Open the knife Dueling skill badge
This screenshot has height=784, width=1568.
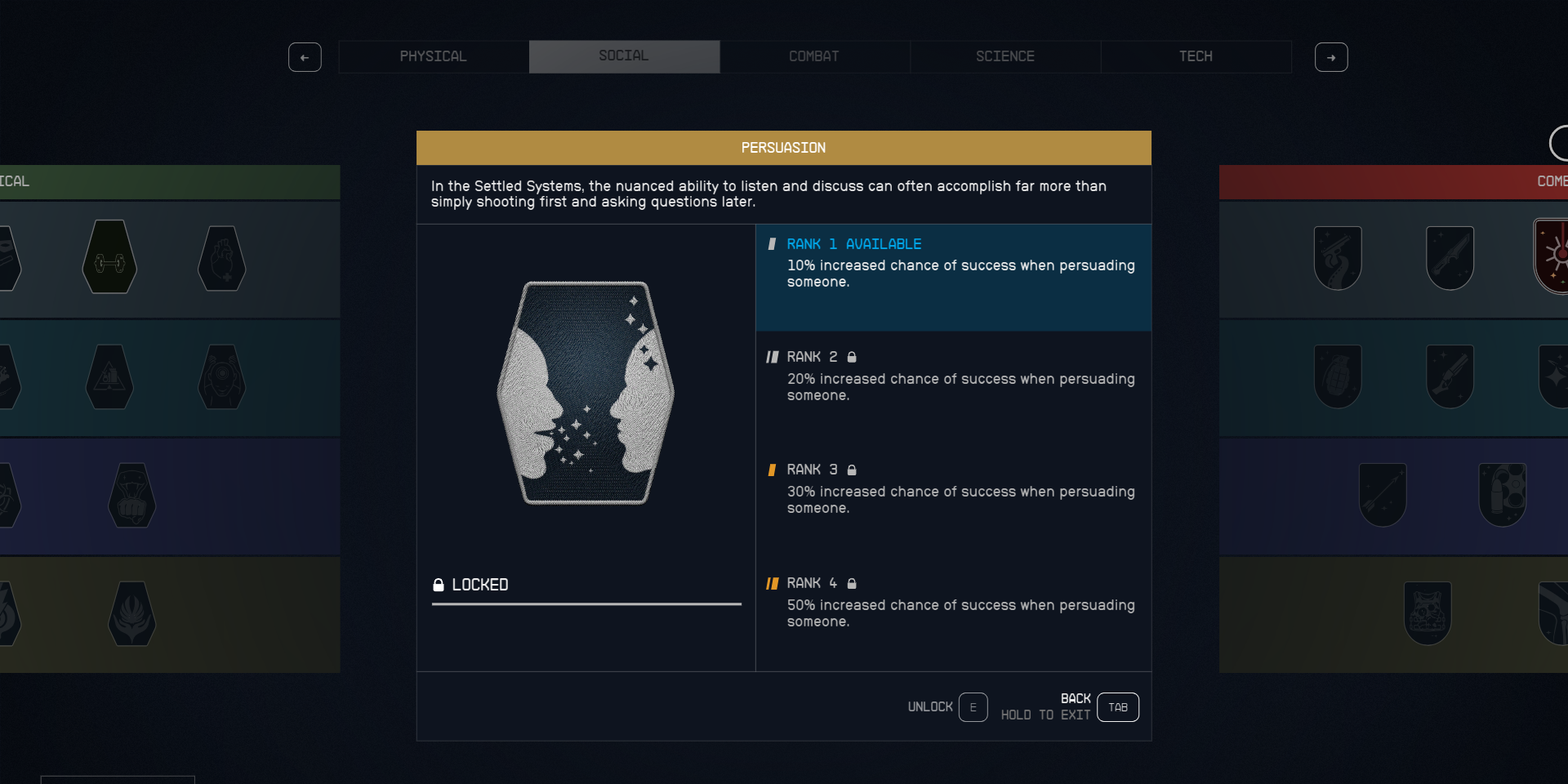coord(1451,256)
